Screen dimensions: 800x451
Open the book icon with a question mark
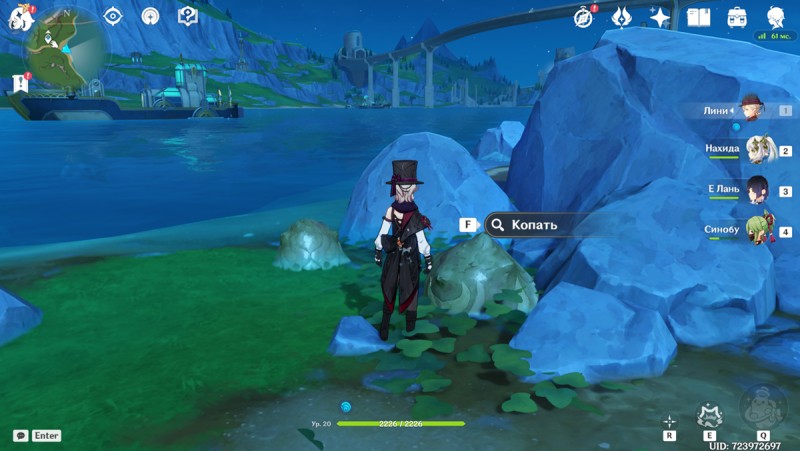tap(187, 16)
